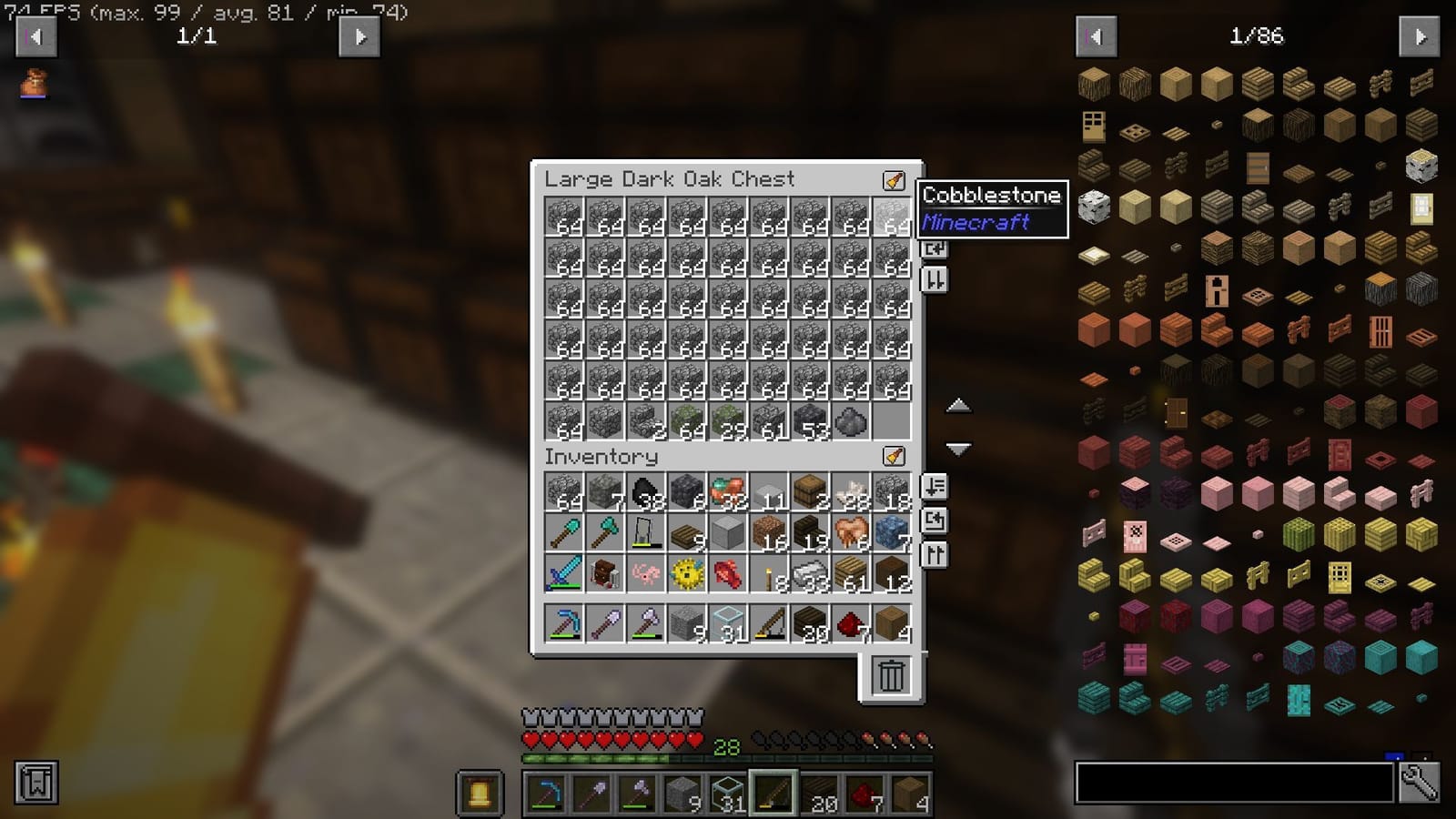Screen dimensions: 1456x819
Task: Click the move-items-down button beside the inventory
Action: pyautogui.click(x=933, y=488)
